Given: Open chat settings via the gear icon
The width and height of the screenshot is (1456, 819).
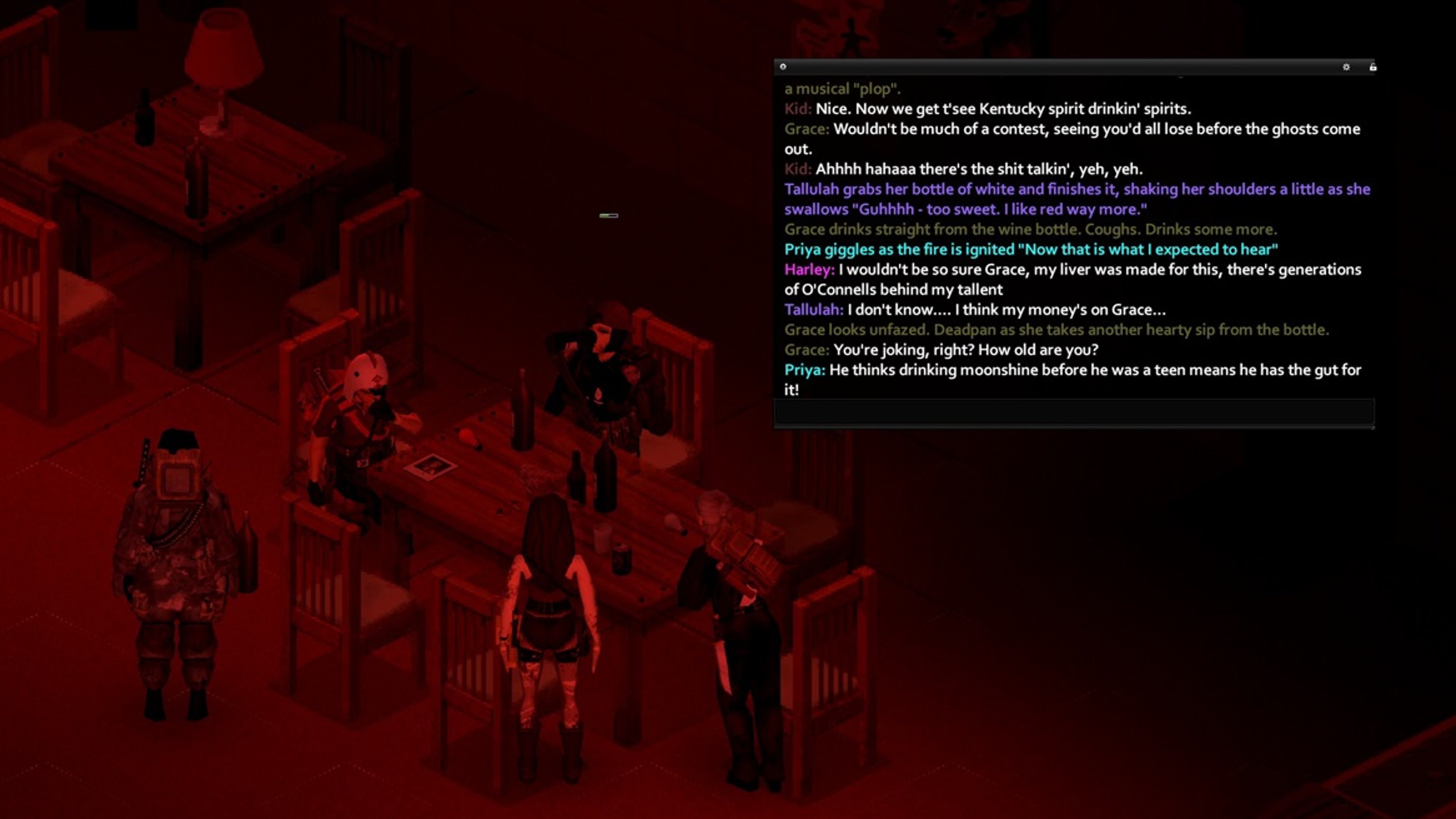Looking at the screenshot, I should coord(1347,67).
